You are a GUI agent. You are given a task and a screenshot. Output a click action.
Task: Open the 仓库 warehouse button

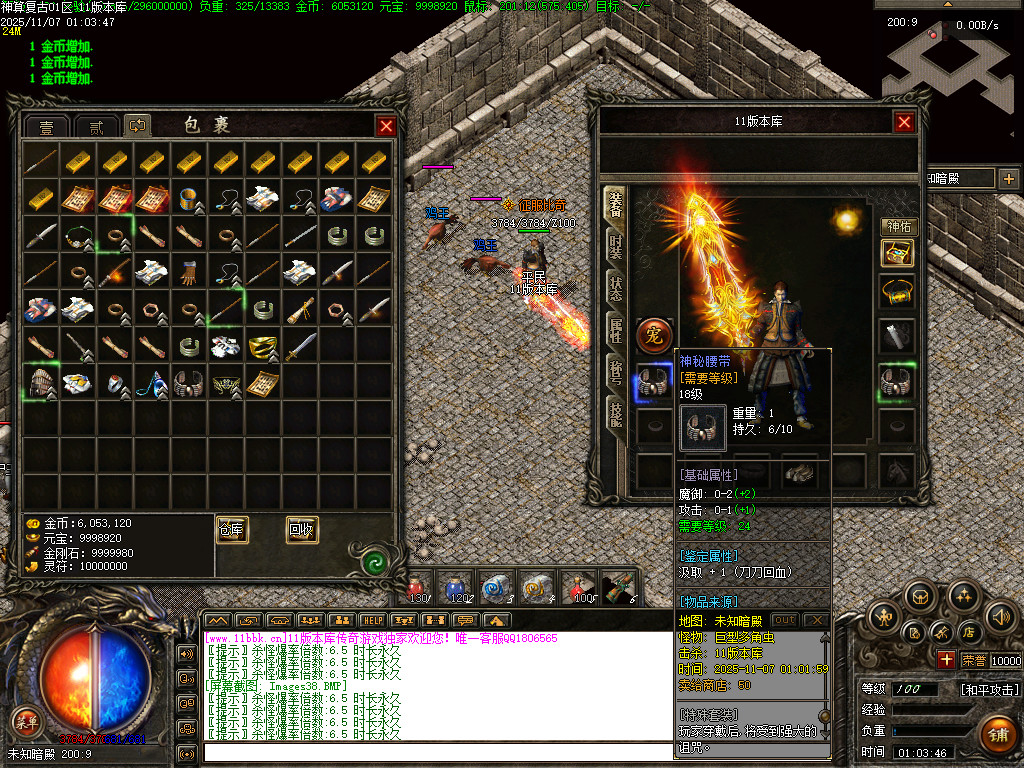232,530
